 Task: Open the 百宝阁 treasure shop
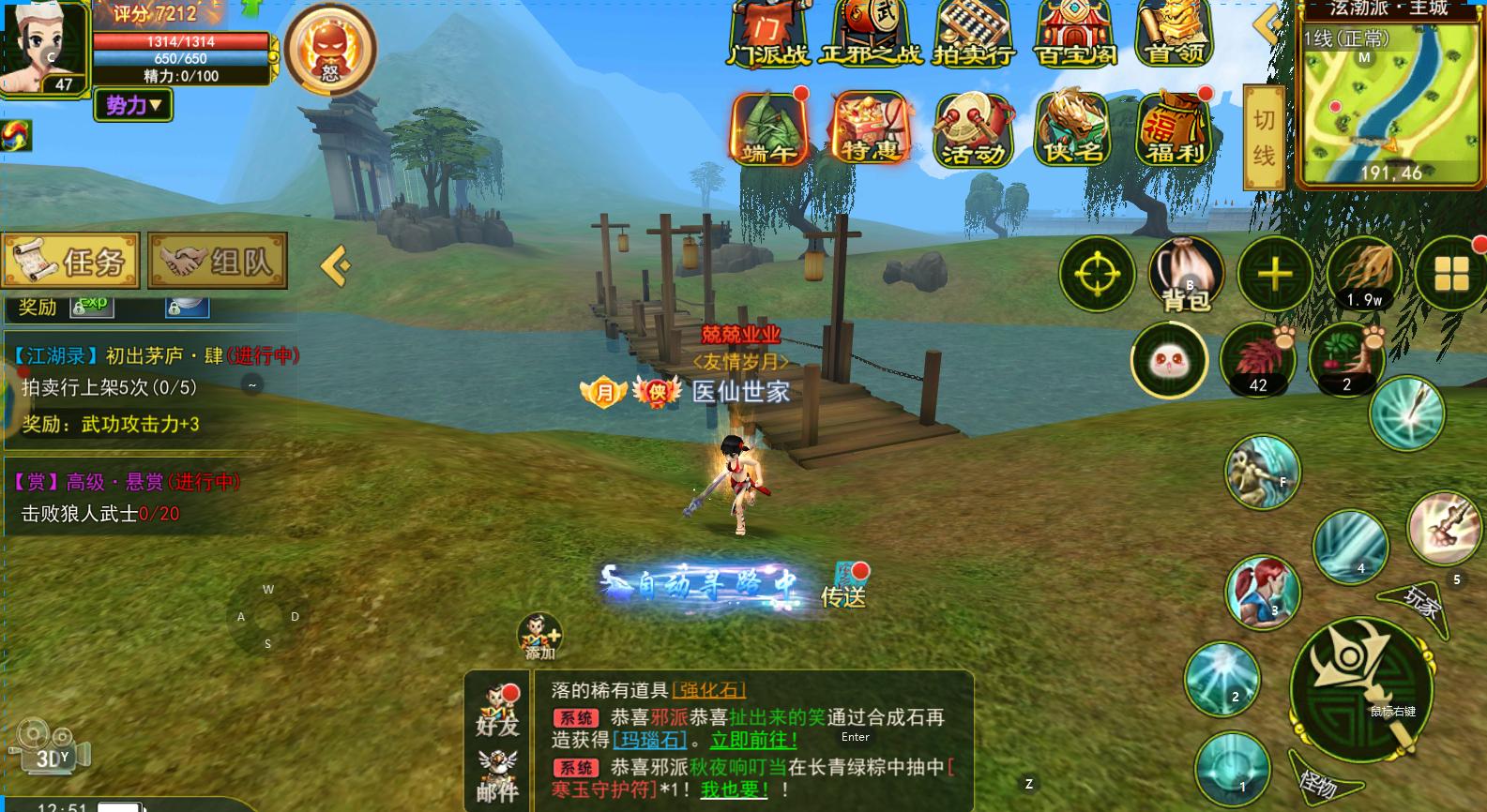tap(1075, 35)
